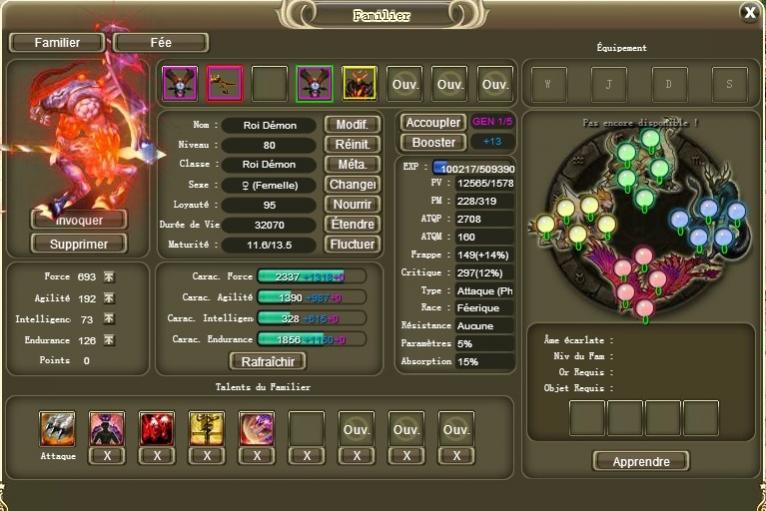The image size is (766, 511).
Task: Open the Méta. class option
Action: [351, 164]
